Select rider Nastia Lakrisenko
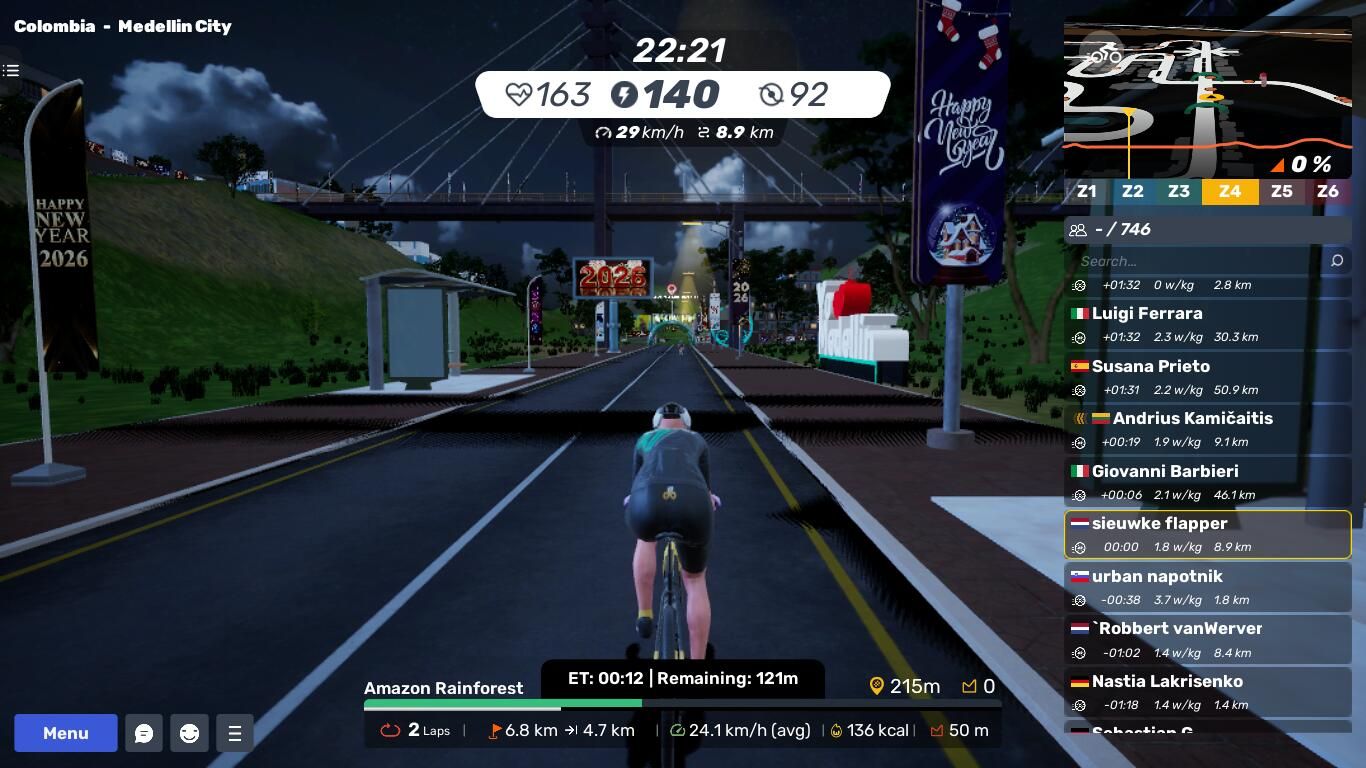The width and height of the screenshot is (1366, 768). pos(1207,692)
